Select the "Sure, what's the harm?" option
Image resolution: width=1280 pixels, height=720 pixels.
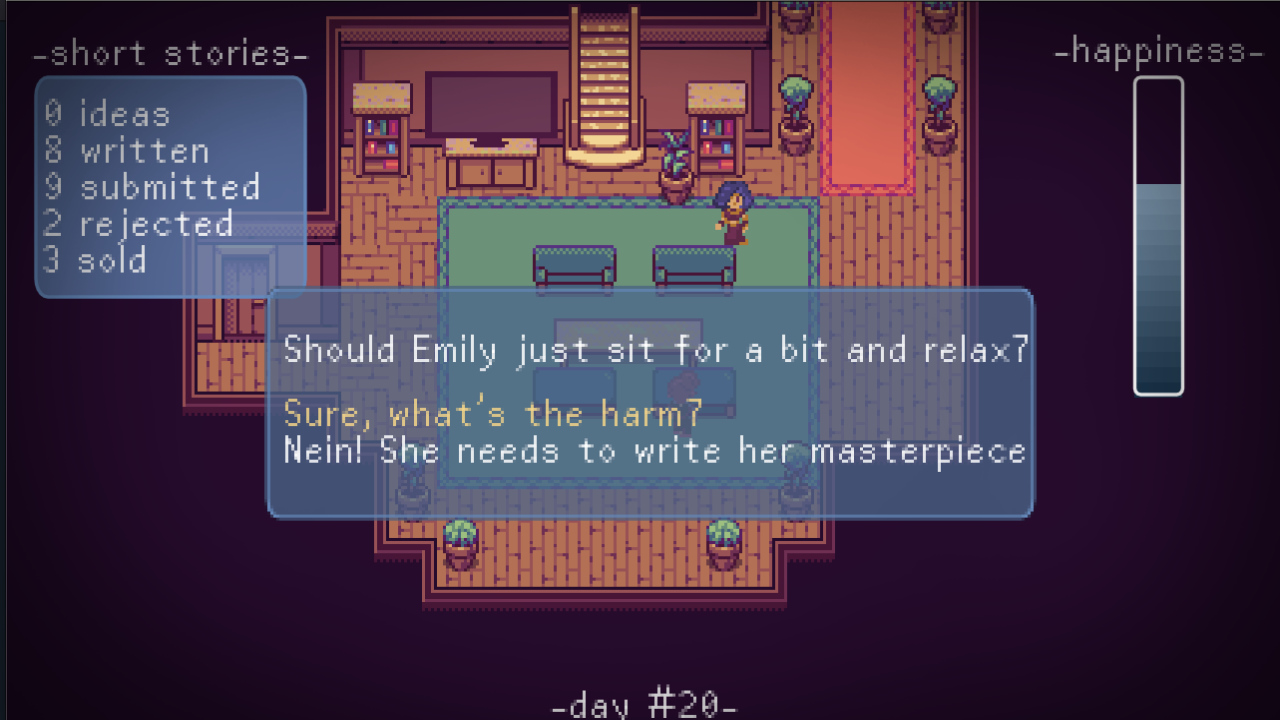pyautogui.click(x=500, y=413)
